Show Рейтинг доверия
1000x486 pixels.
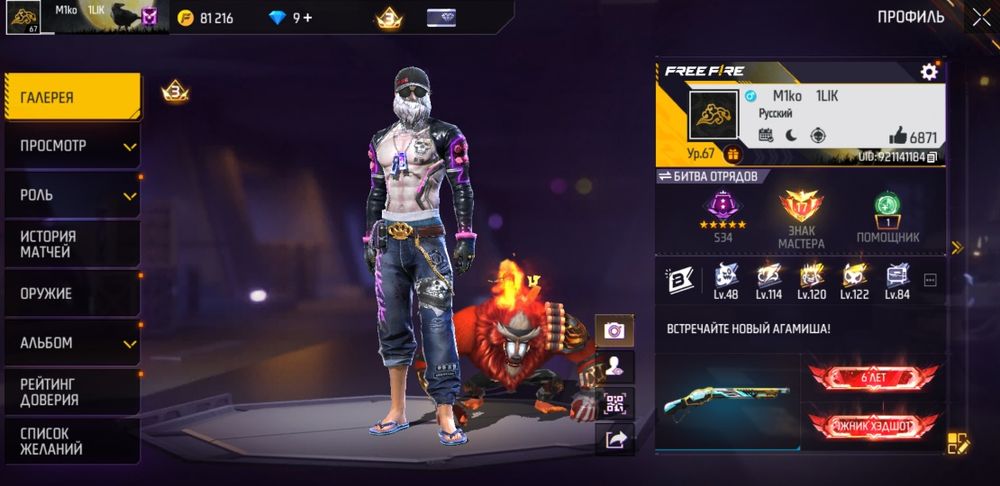click(70, 392)
